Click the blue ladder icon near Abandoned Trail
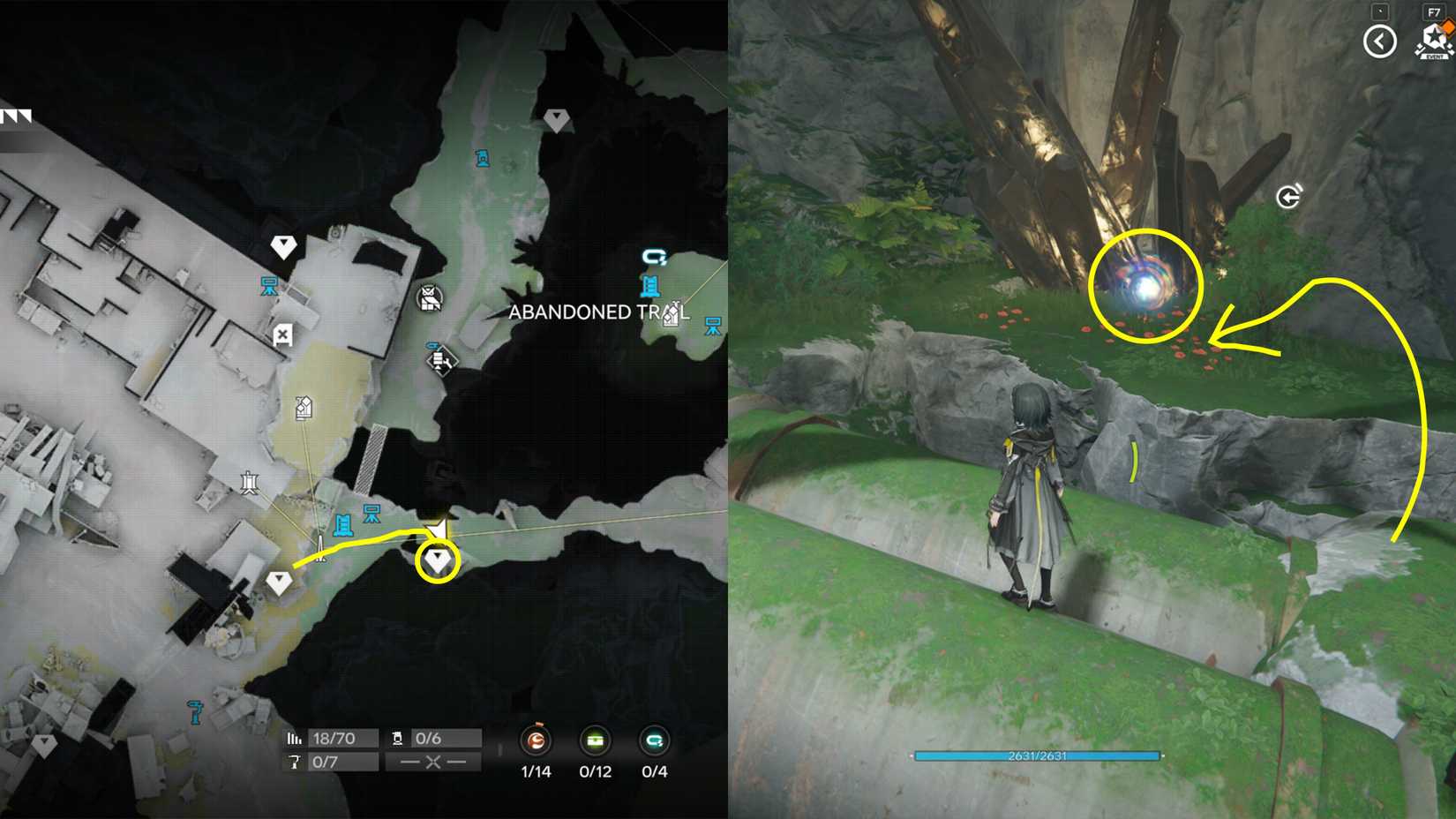This screenshot has width=1456, height=819. (x=650, y=284)
